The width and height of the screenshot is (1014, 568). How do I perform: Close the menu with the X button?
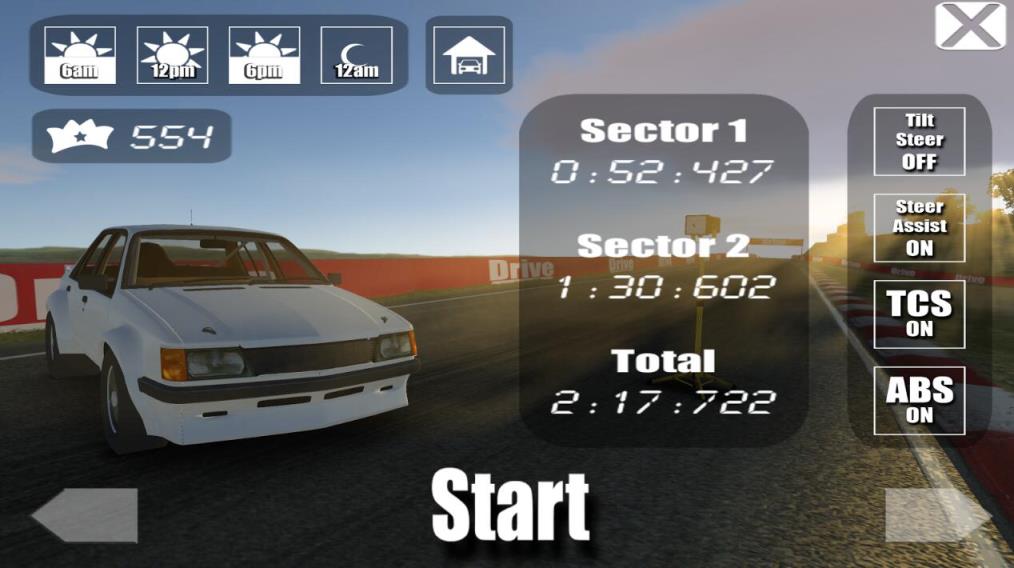(x=969, y=26)
